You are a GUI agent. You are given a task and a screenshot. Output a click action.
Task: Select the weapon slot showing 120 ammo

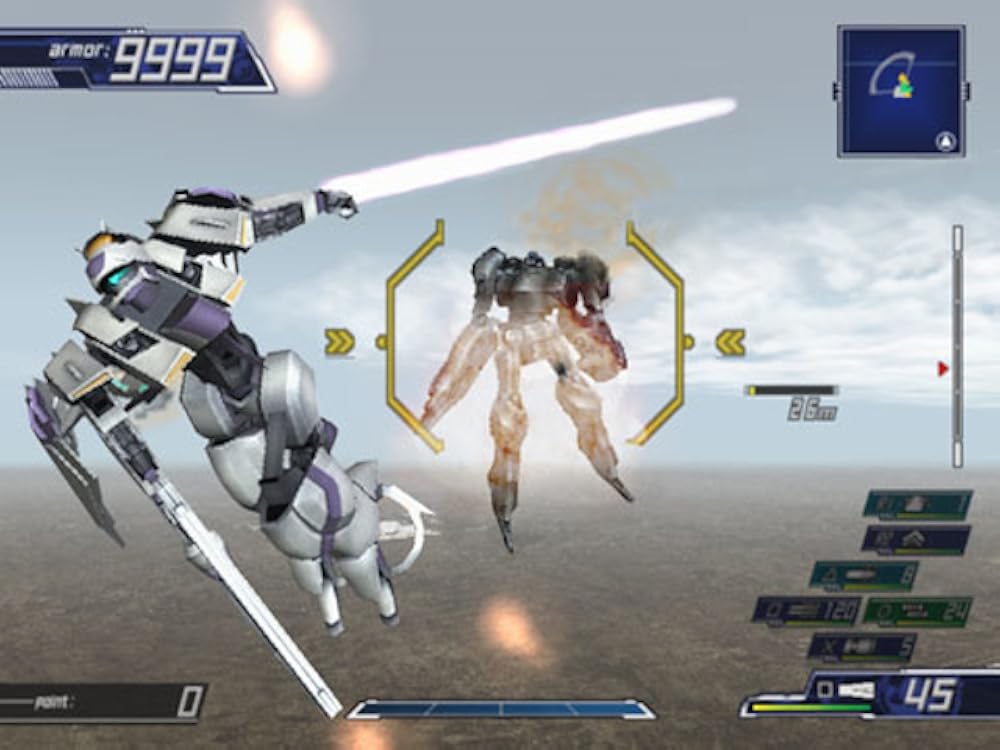804,610
